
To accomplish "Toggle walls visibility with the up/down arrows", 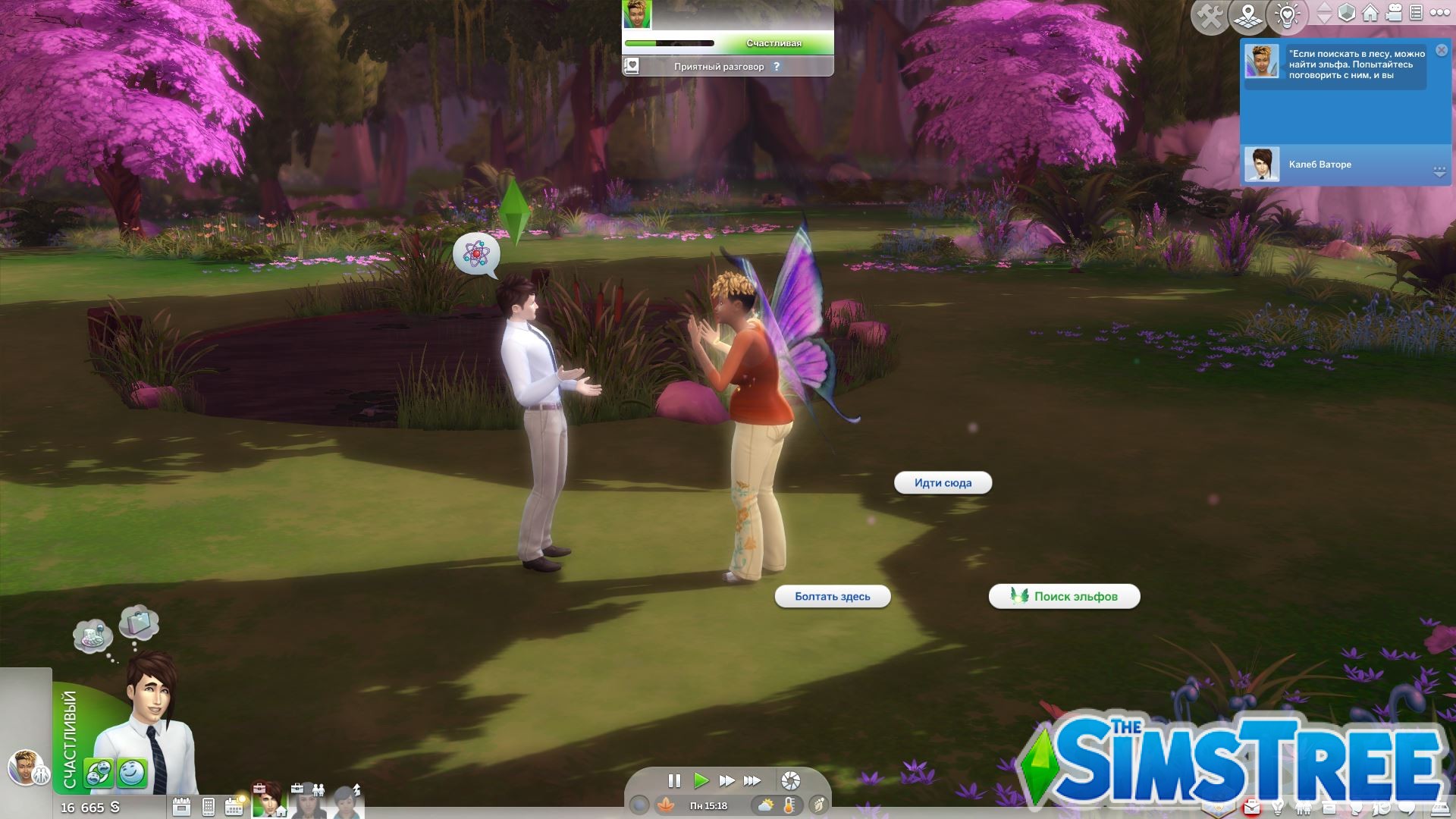I will coord(1323,12).
